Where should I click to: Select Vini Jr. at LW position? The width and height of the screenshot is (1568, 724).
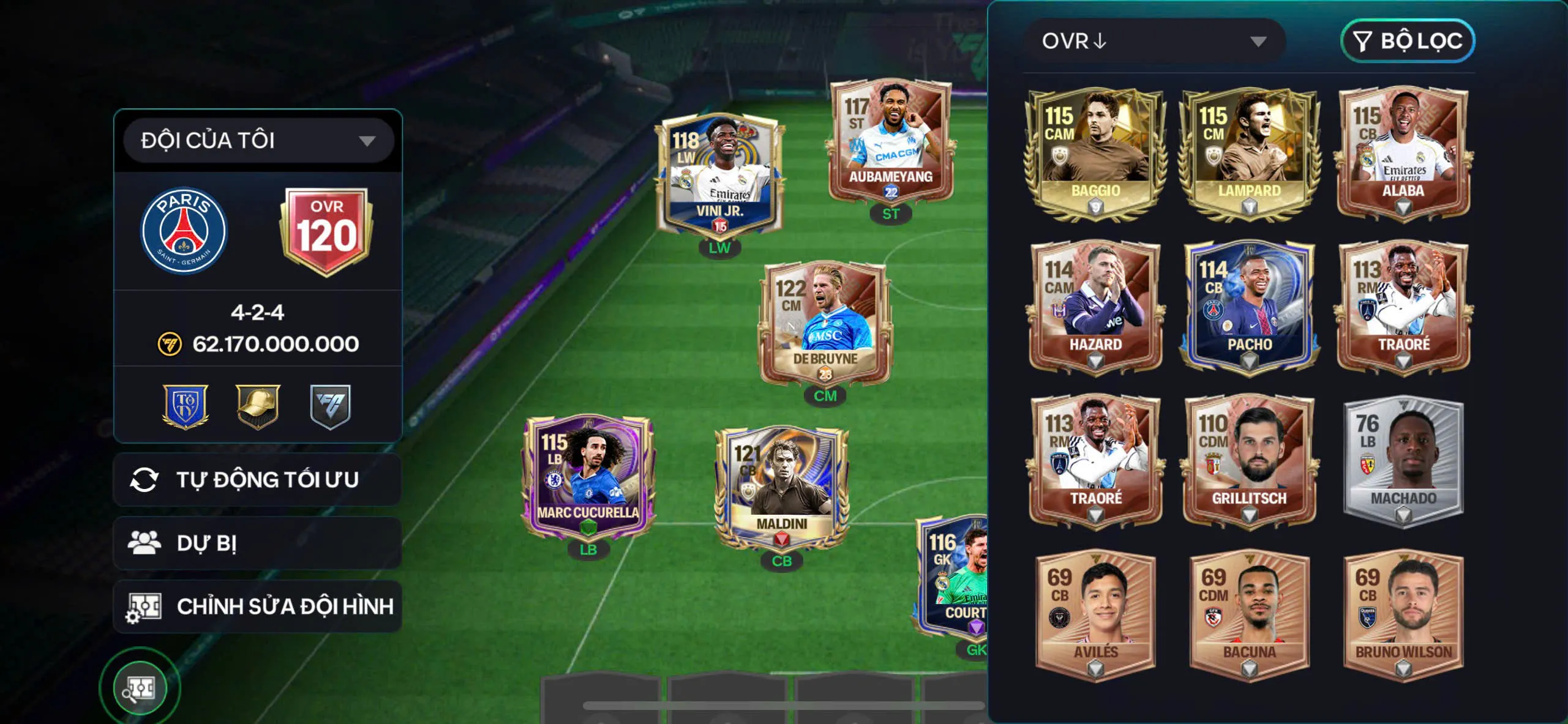(x=719, y=177)
